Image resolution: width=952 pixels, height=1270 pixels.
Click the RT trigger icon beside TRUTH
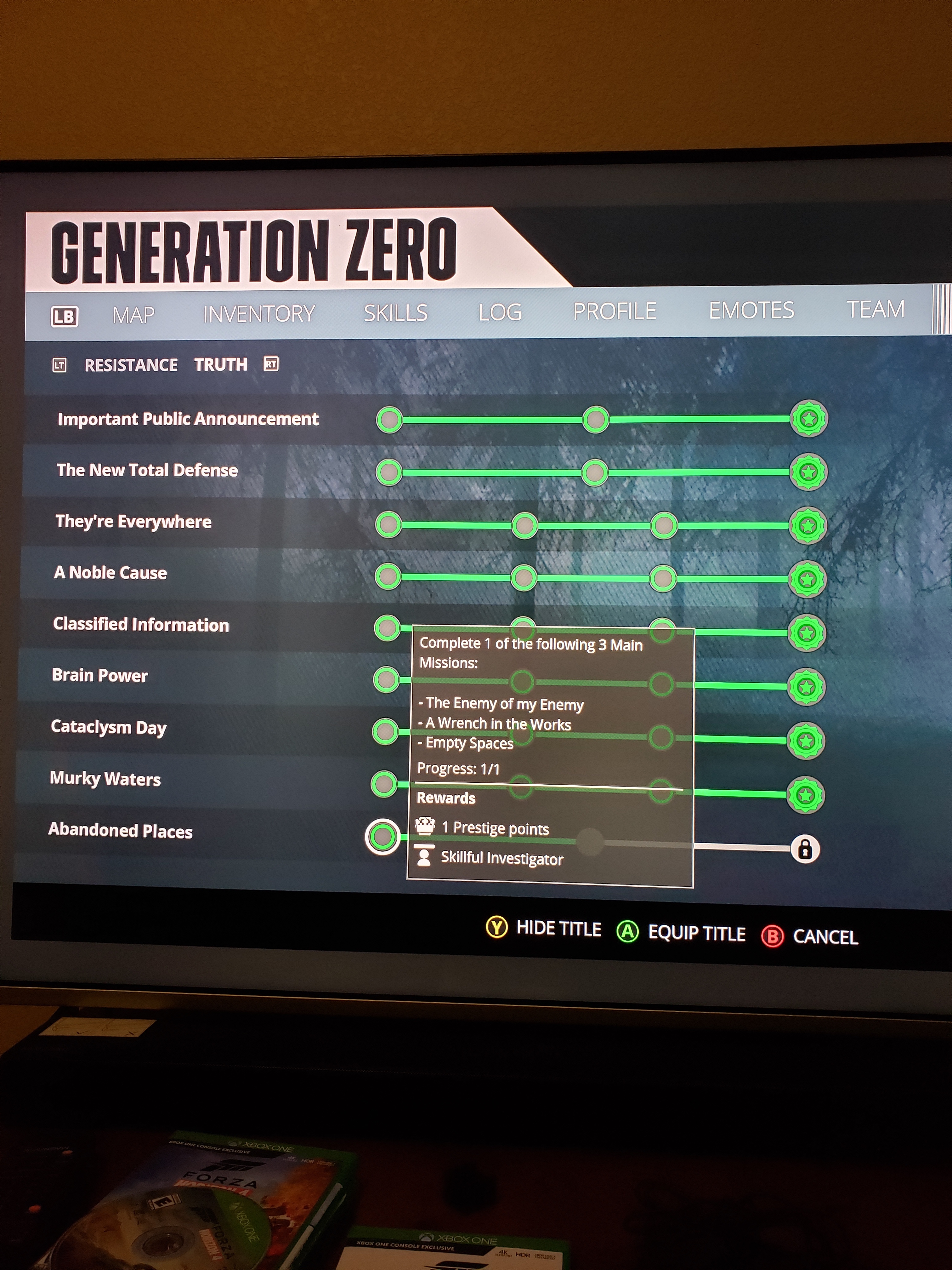pyautogui.click(x=271, y=364)
